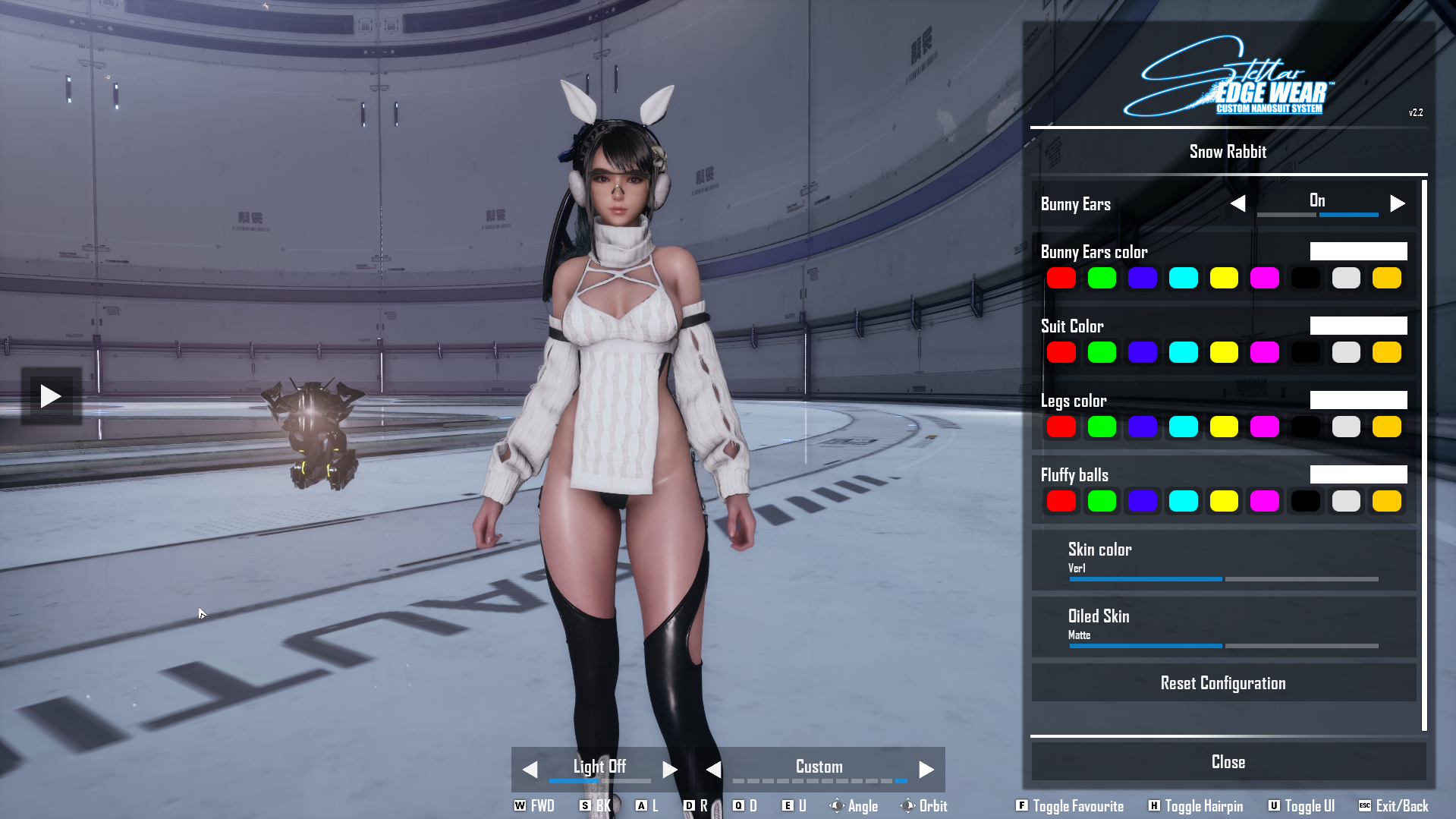Image resolution: width=1456 pixels, height=819 pixels.
Task: Cycle Custom preset backward with left arrow
Action: (x=713, y=770)
